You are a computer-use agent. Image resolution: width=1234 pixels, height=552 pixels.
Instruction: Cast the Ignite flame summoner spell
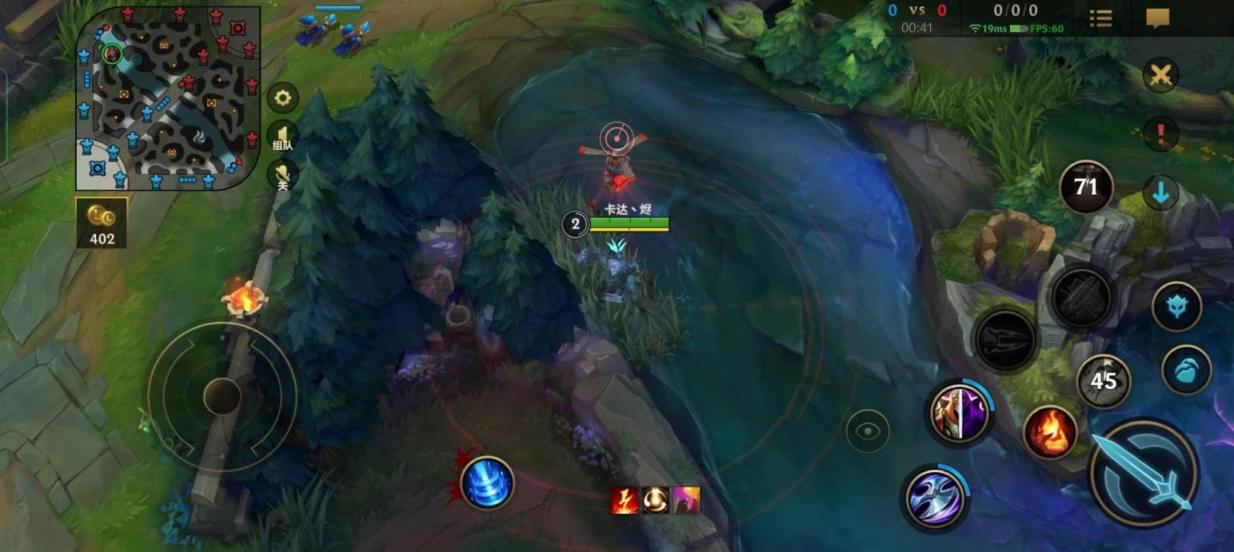point(1050,434)
